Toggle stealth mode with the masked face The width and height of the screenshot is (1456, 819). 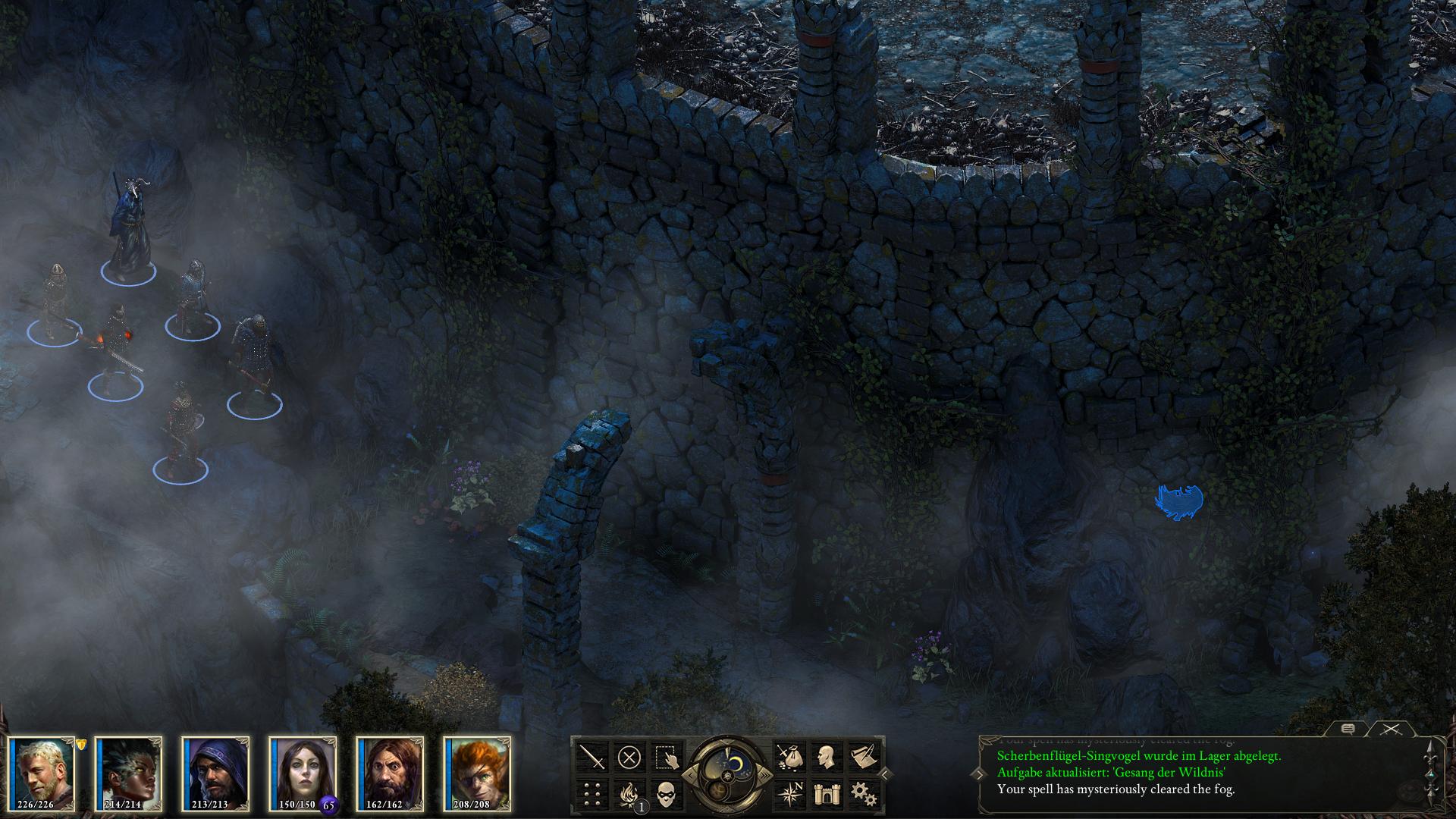tap(667, 794)
